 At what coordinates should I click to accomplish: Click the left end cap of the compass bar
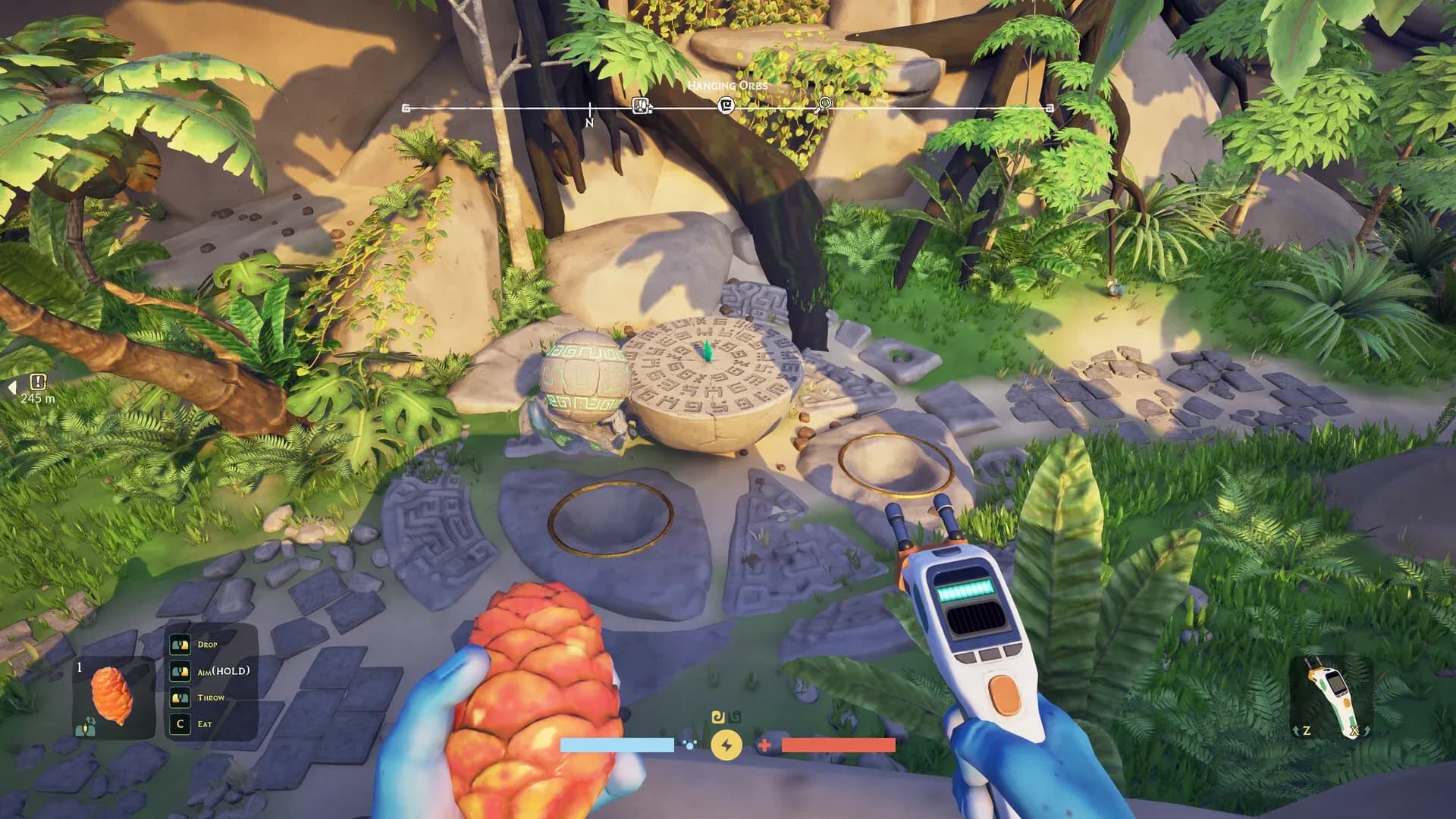[406, 108]
